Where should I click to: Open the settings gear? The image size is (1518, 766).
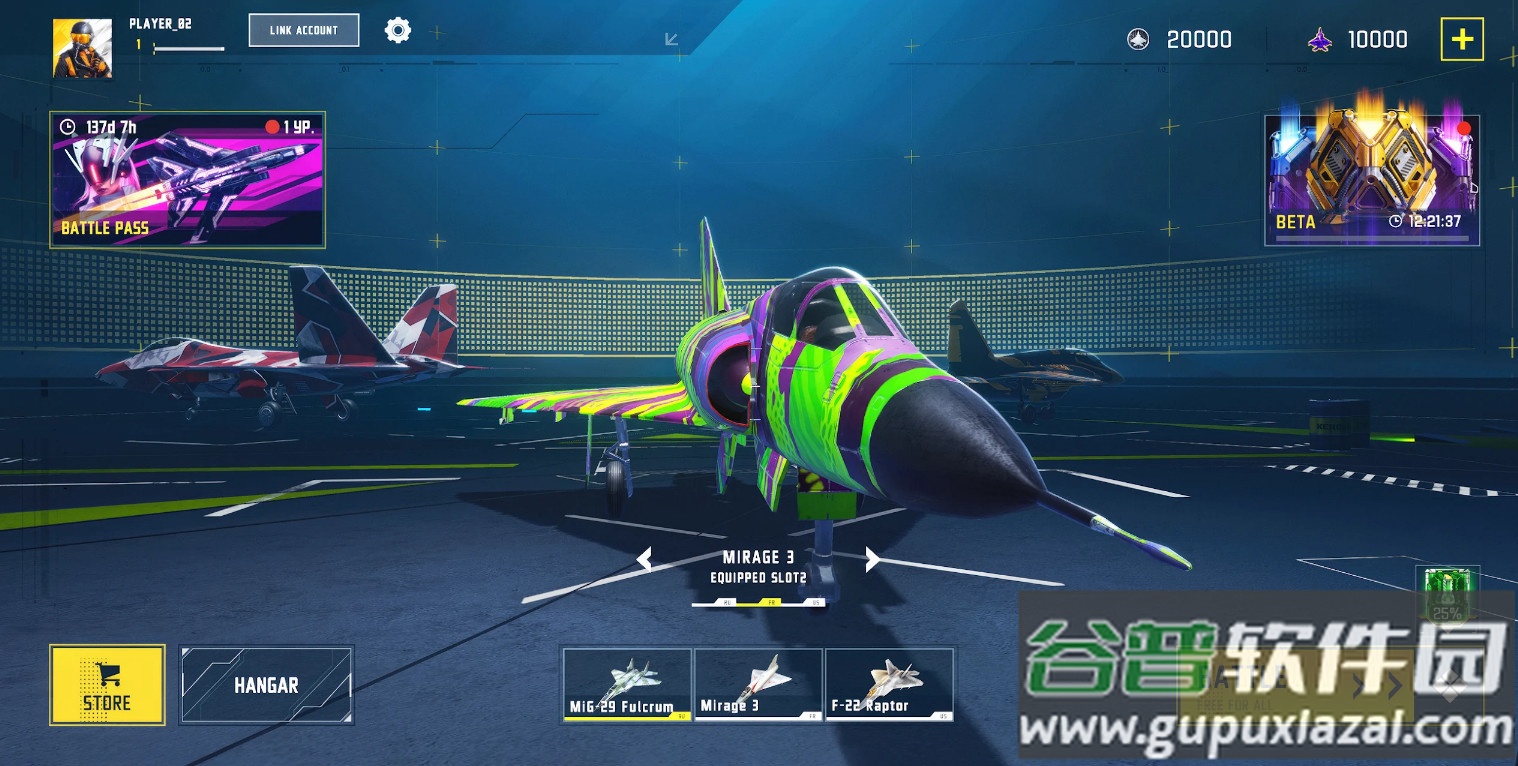coord(397,30)
